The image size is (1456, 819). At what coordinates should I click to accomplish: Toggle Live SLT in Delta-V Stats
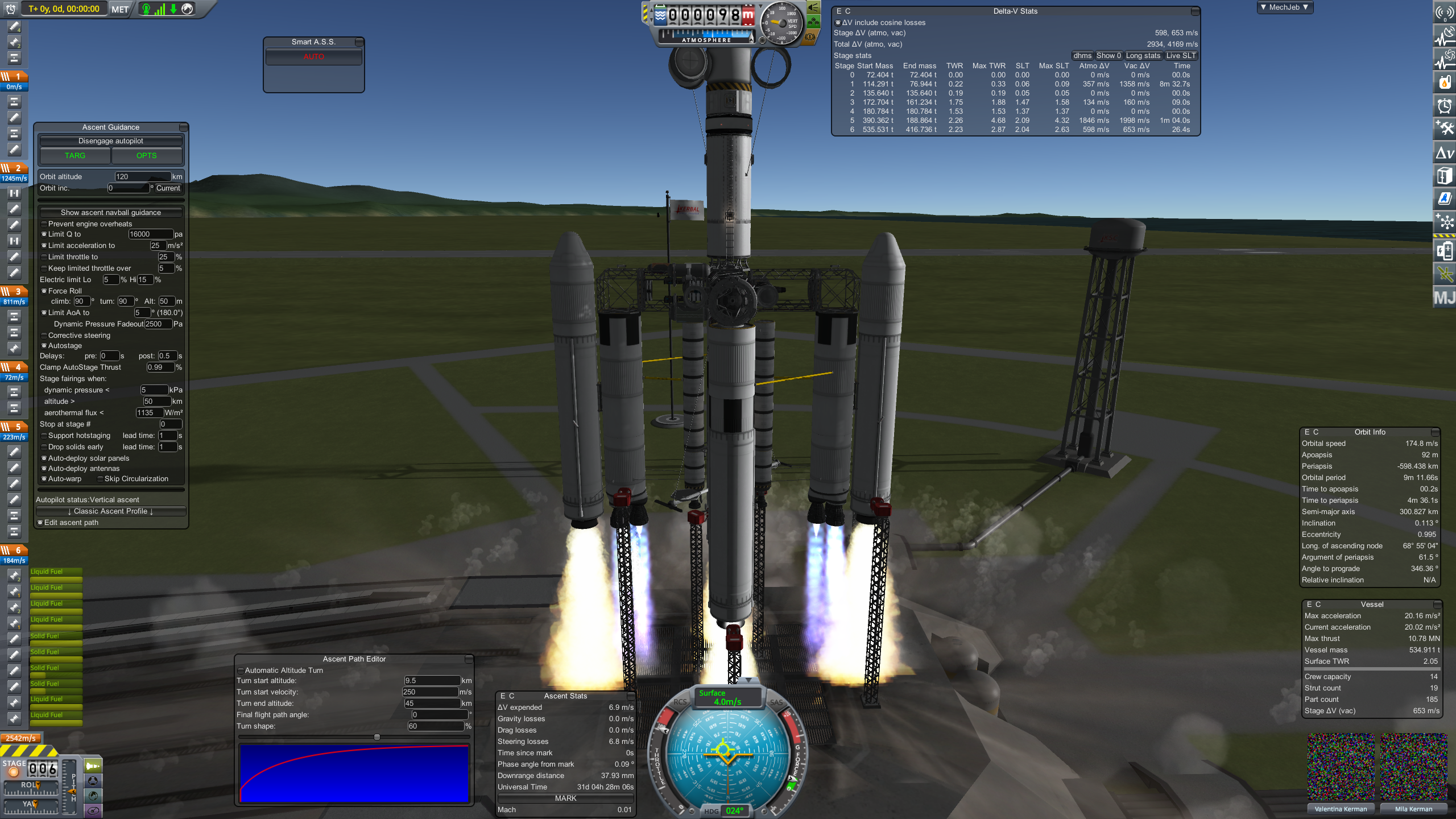click(x=1181, y=56)
